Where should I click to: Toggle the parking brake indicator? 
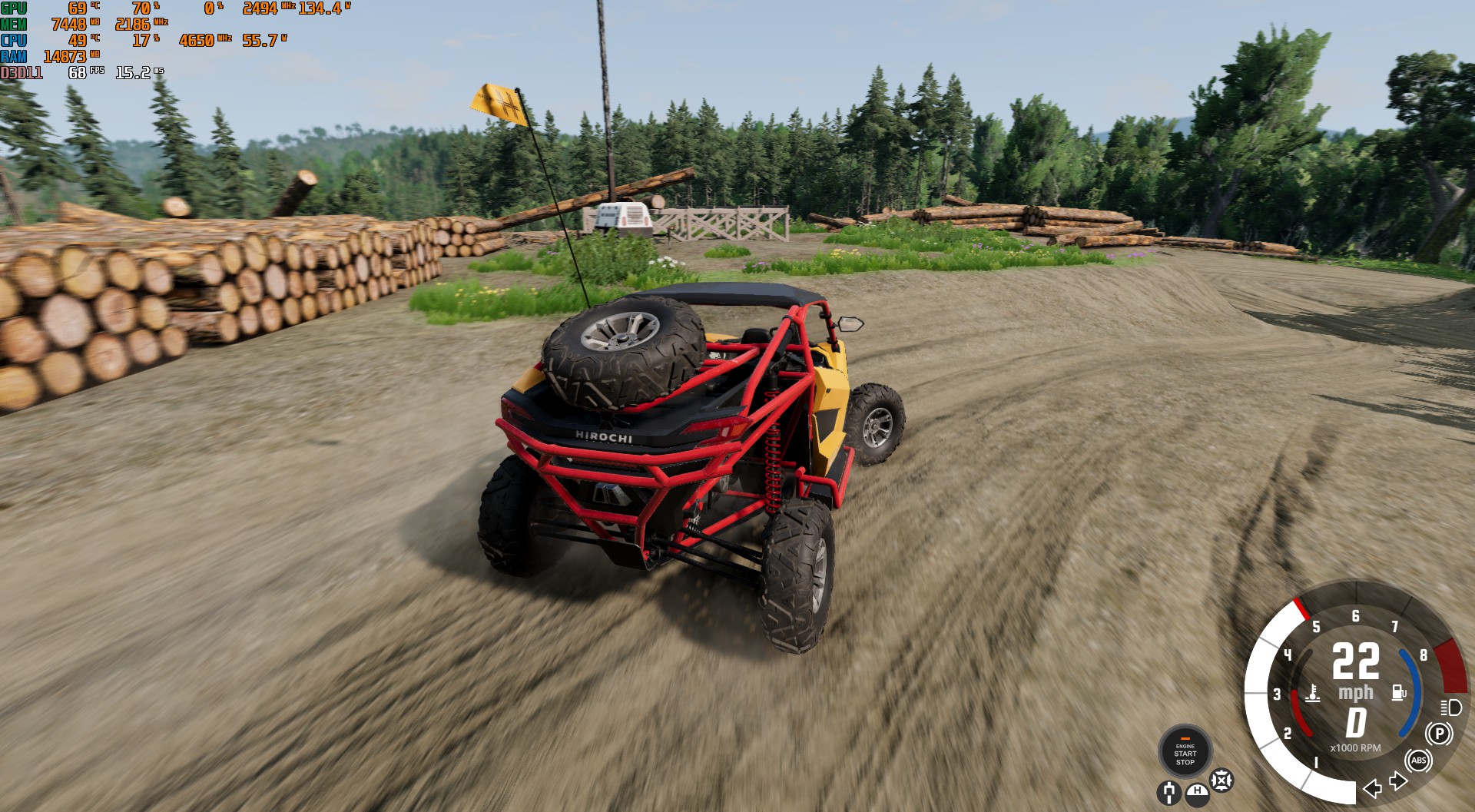click(x=1439, y=734)
